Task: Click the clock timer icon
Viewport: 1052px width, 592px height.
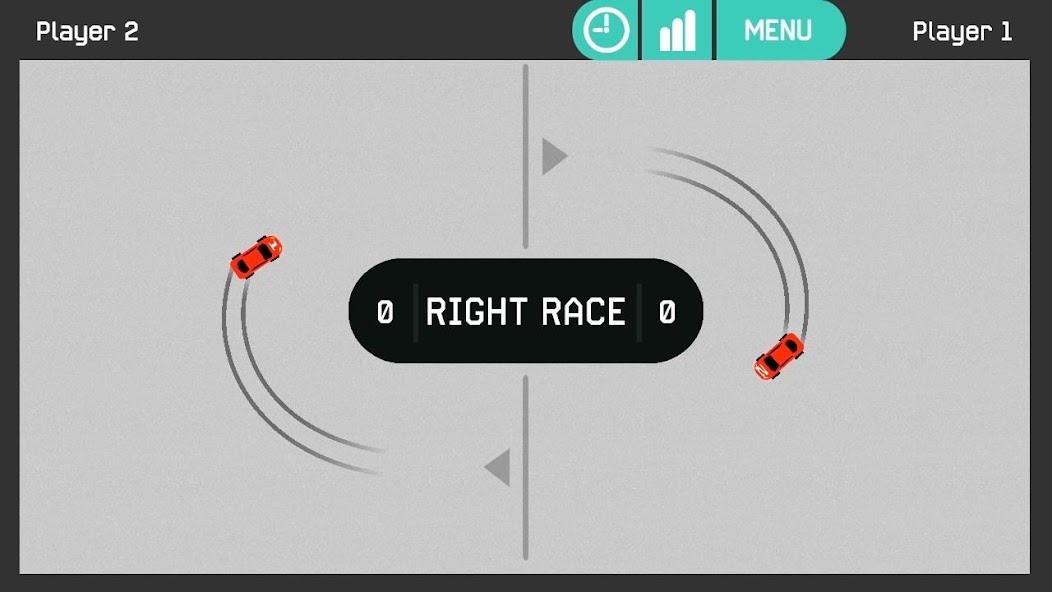Action: pyautogui.click(x=605, y=30)
